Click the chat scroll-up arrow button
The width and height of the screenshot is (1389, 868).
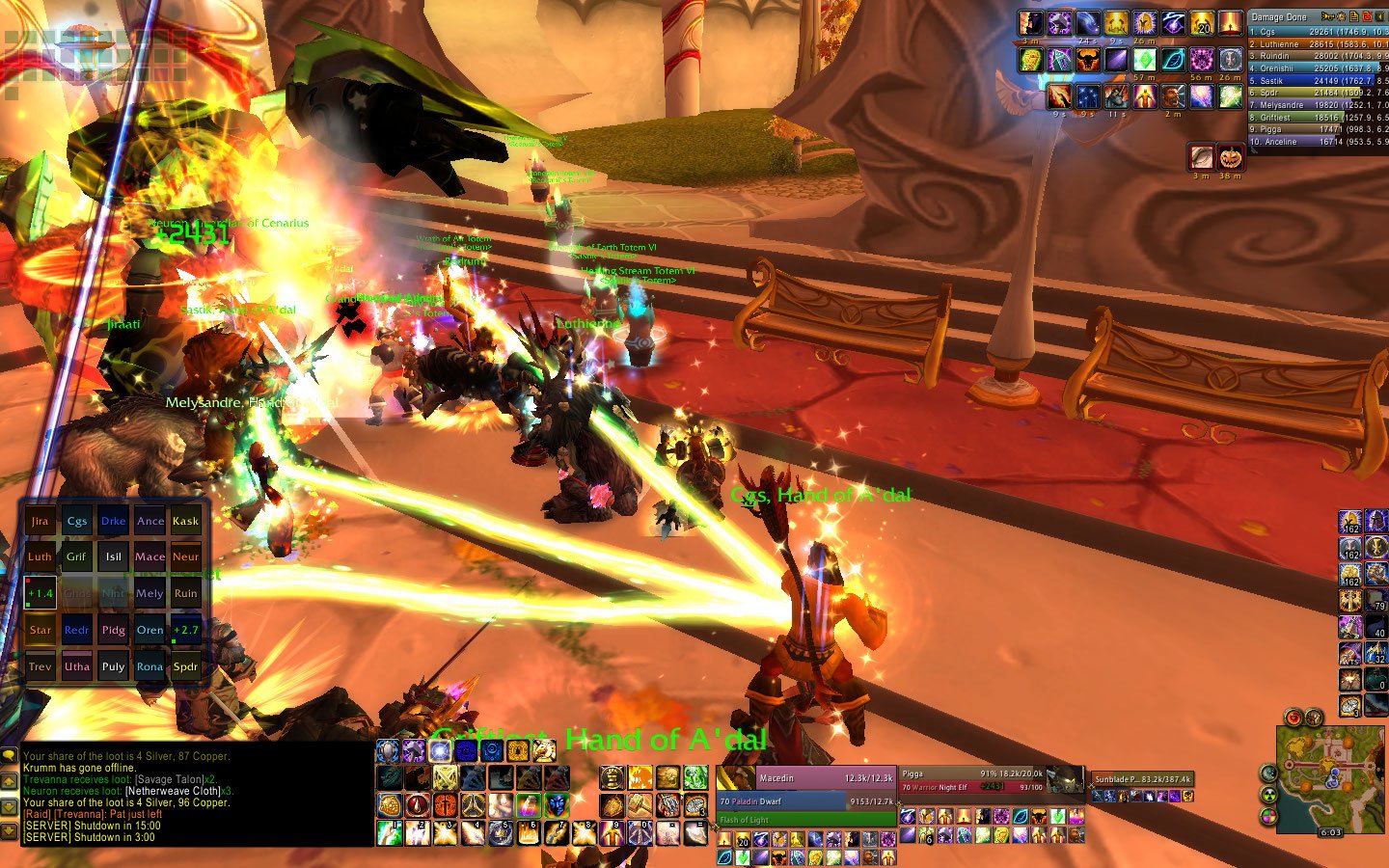click(x=10, y=781)
